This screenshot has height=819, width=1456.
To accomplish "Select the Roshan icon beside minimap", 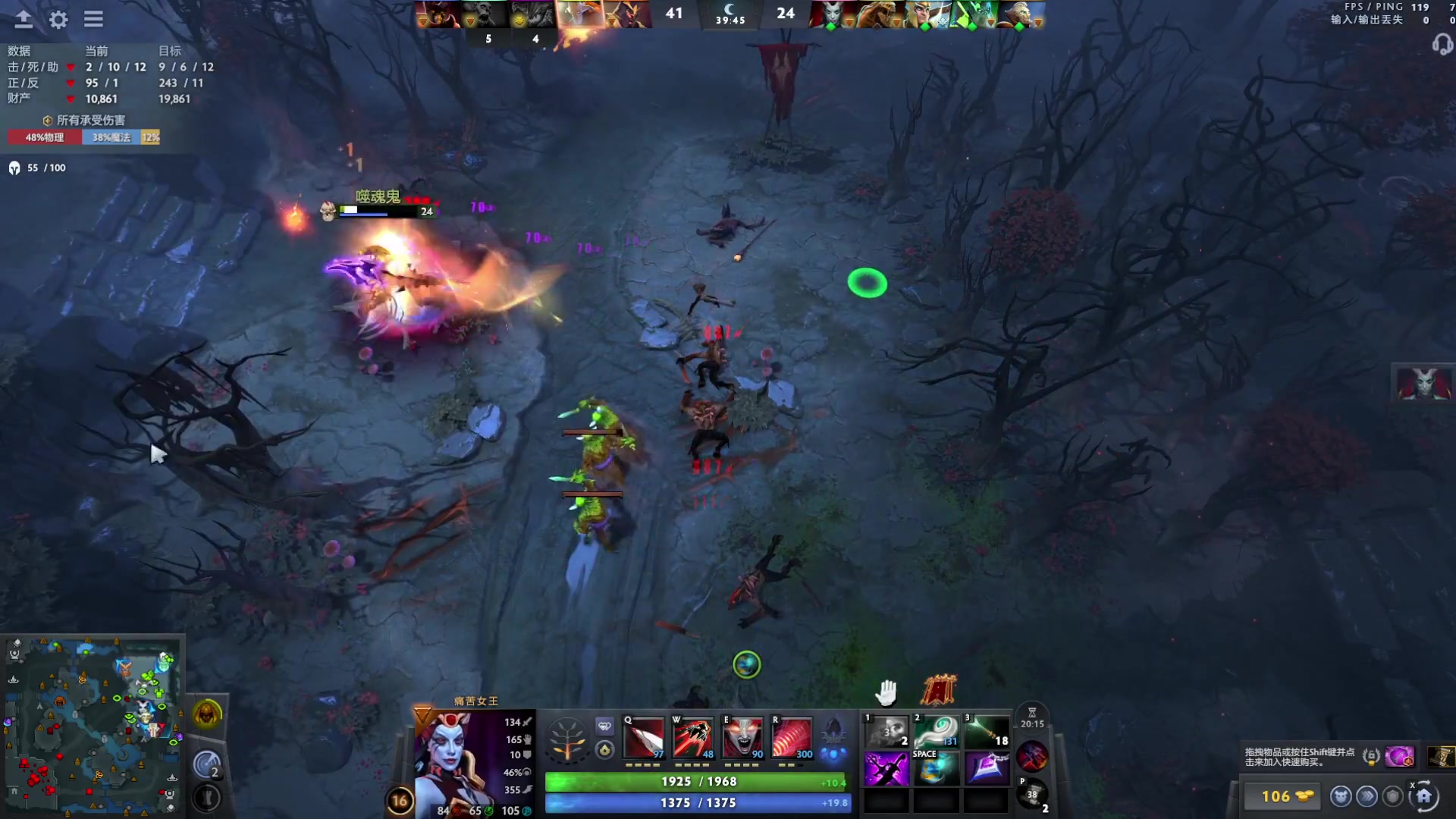I will click(206, 714).
